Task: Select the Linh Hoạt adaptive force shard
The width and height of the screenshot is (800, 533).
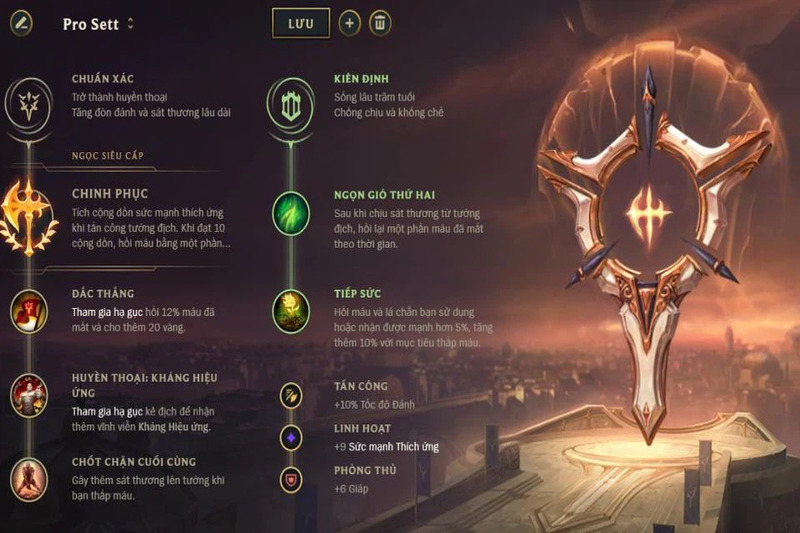Action: click(x=290, y=437)
